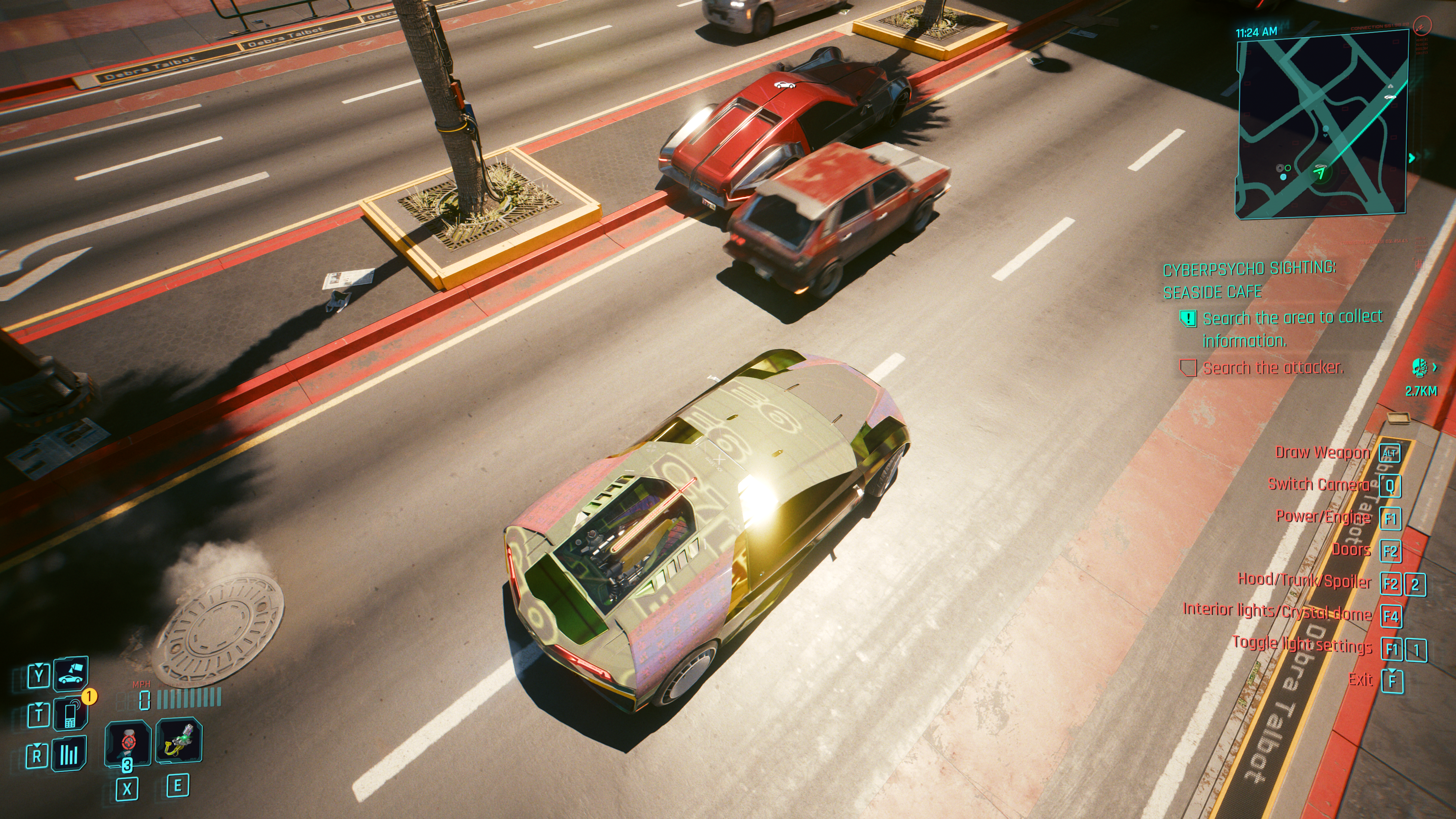Click the vehicle marker on the minimap
This screenshot has height=819, width=1456.
click(1389, 97)
